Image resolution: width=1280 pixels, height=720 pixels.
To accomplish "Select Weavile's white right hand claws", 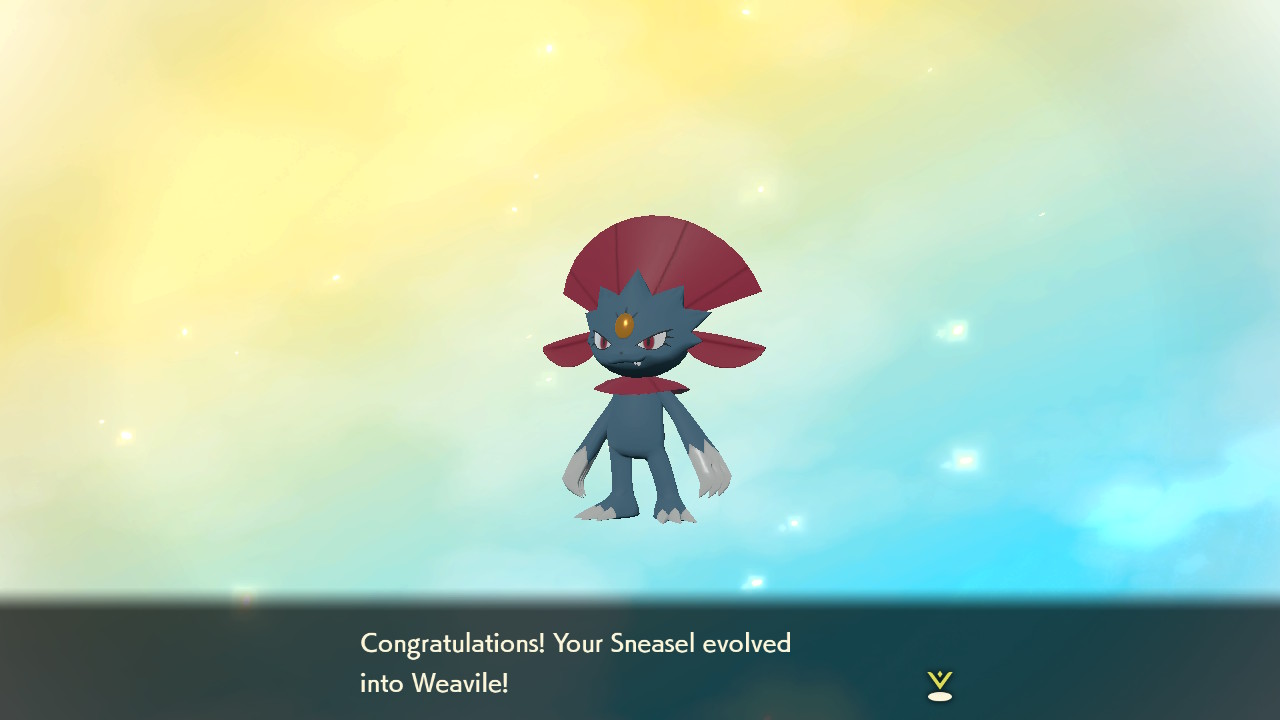I will coord(710,470).
